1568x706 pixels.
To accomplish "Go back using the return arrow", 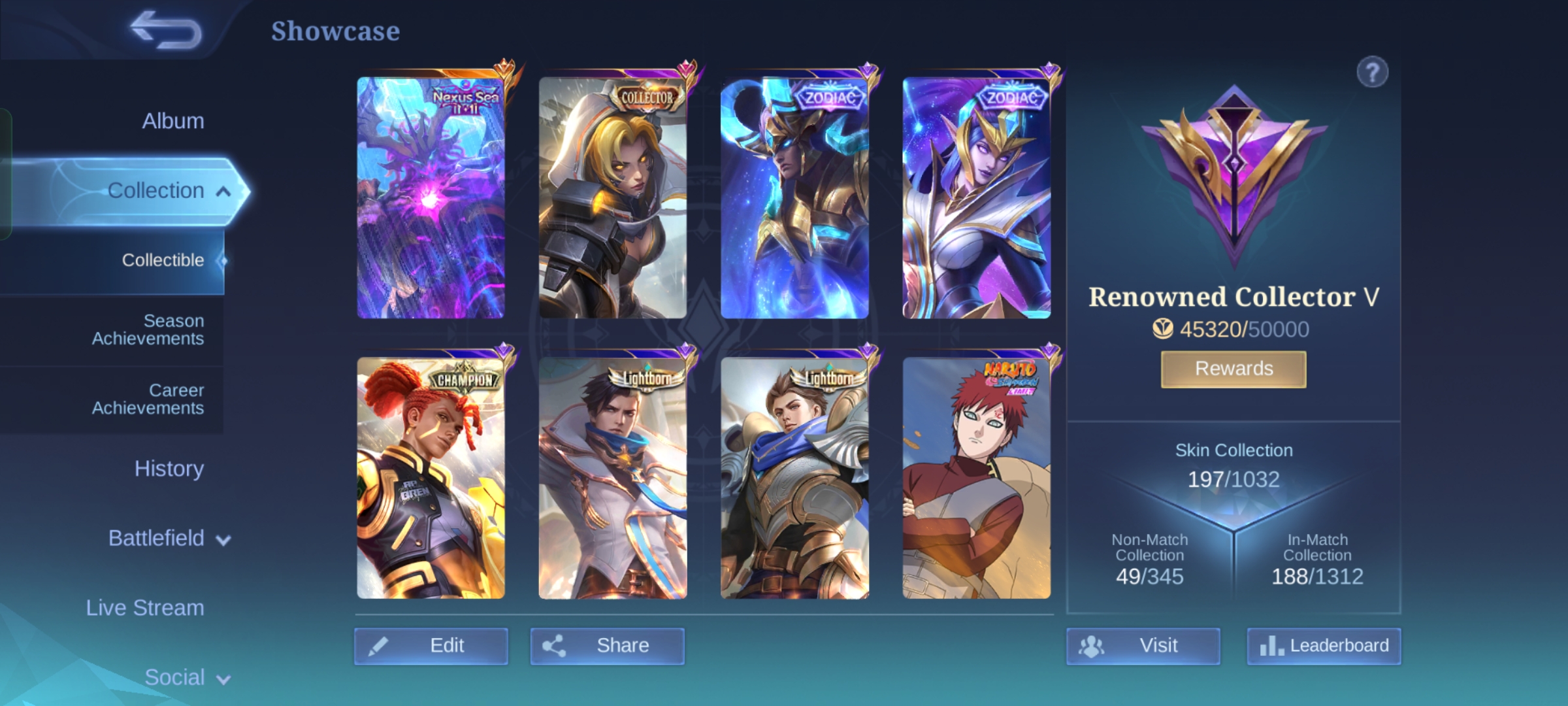I will click(x=166, y=30).
